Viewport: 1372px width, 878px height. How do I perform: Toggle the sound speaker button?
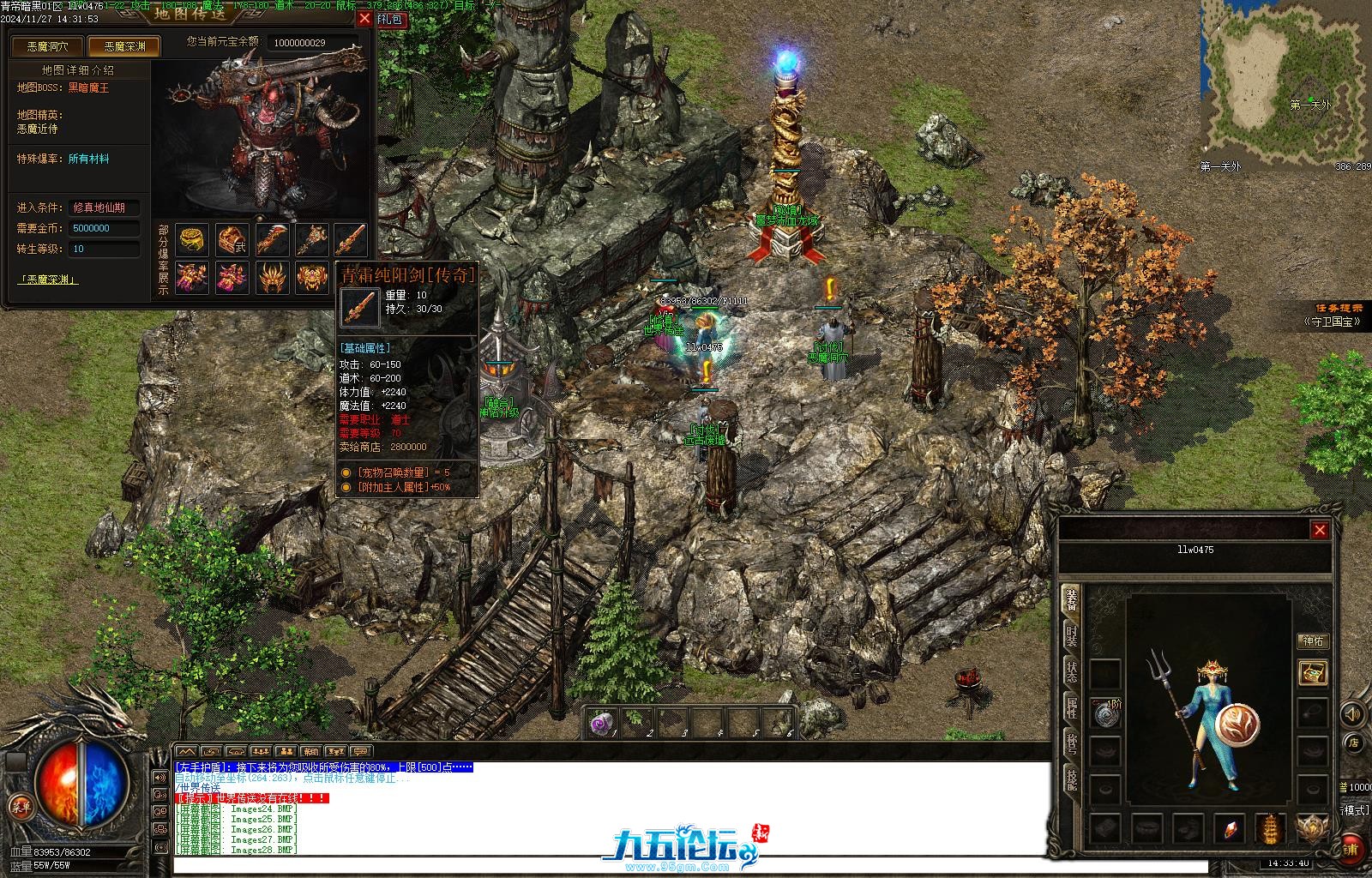click(x=1352, y=713)
